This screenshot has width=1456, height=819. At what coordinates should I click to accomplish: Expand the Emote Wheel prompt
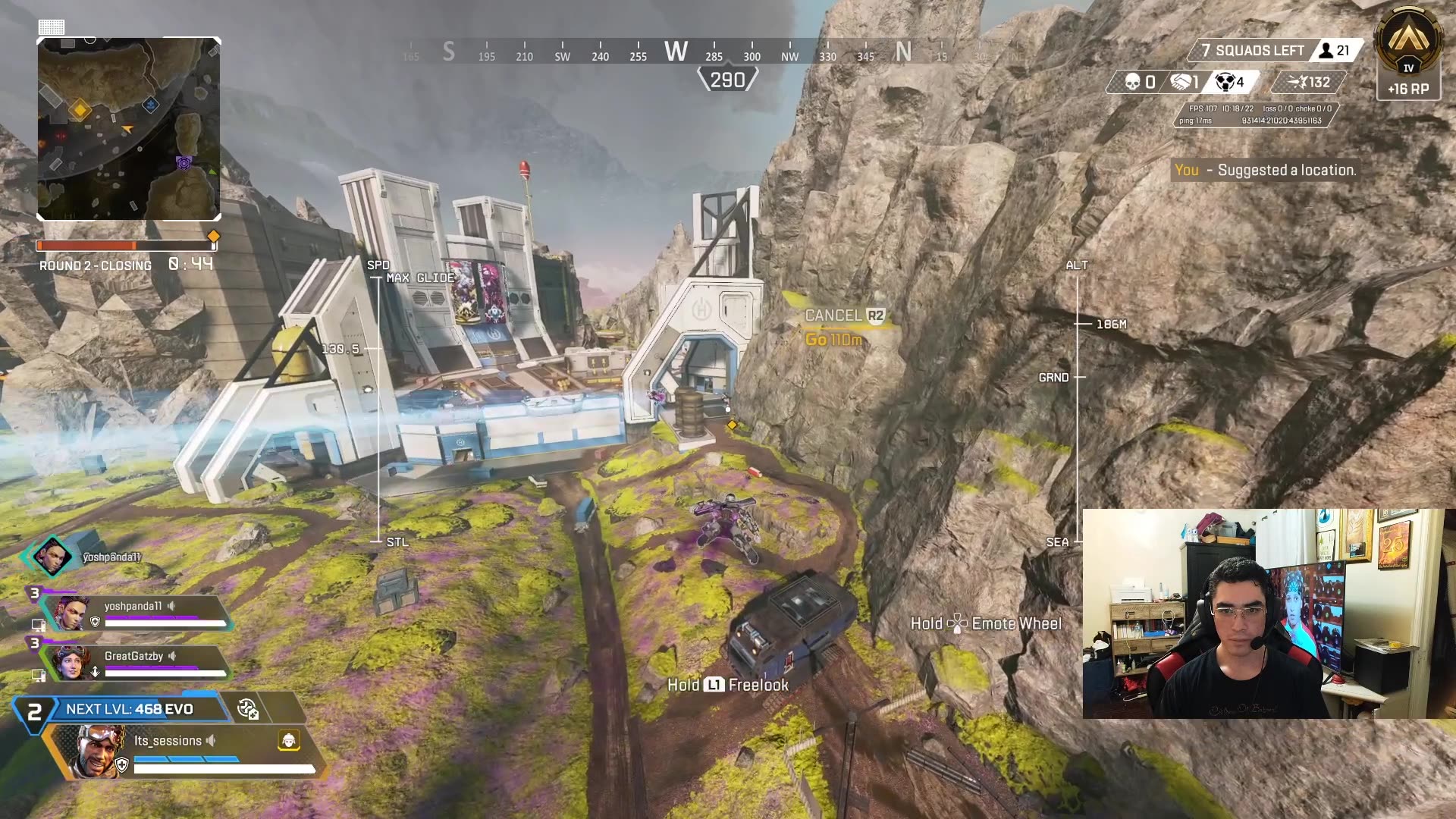click(986, 623)
